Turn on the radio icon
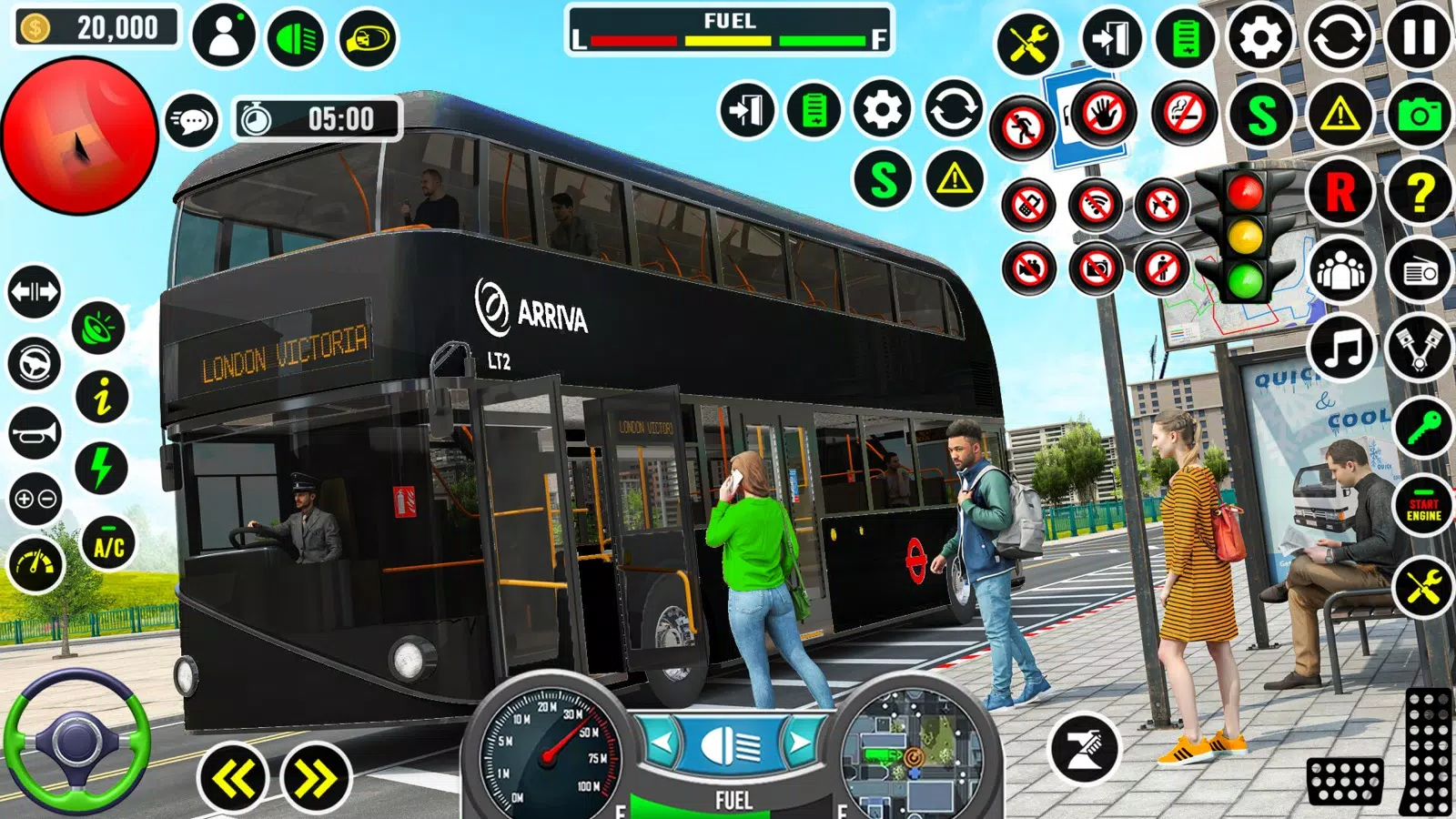 1420,271
